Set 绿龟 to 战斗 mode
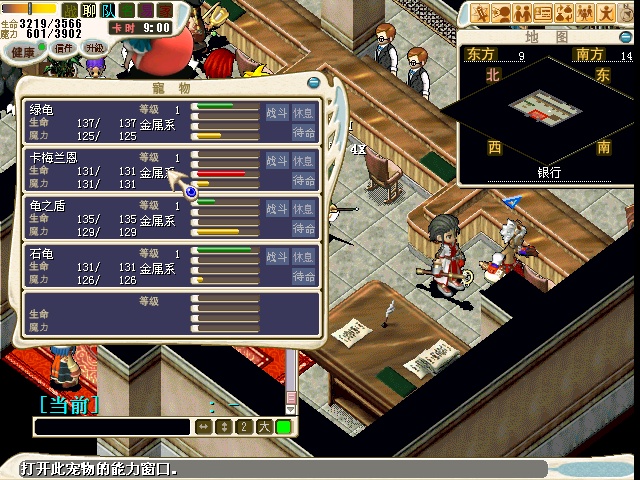This screenshot has height=480, width=640. 277,112
